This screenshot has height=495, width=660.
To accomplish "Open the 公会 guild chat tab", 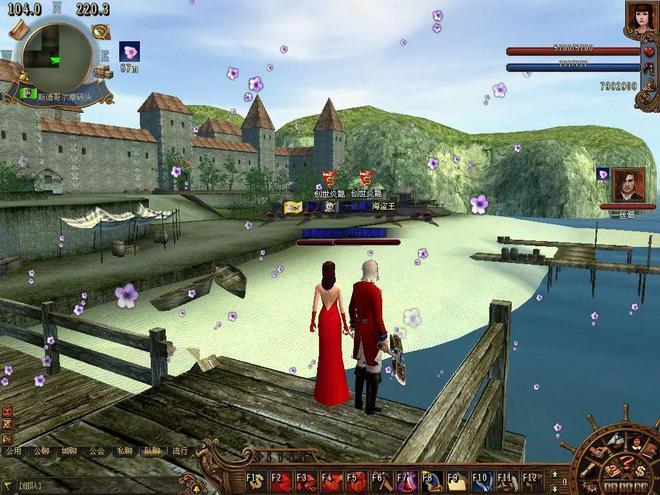I will click(x=96, y=452).
